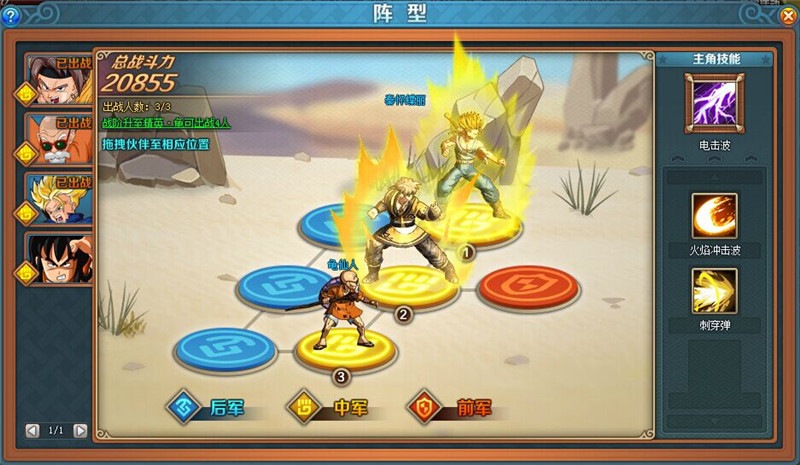Screen dimensions: 800x465
Task: Select the 刺穿弹 piercing shot skill
Action: coord(714,291)
